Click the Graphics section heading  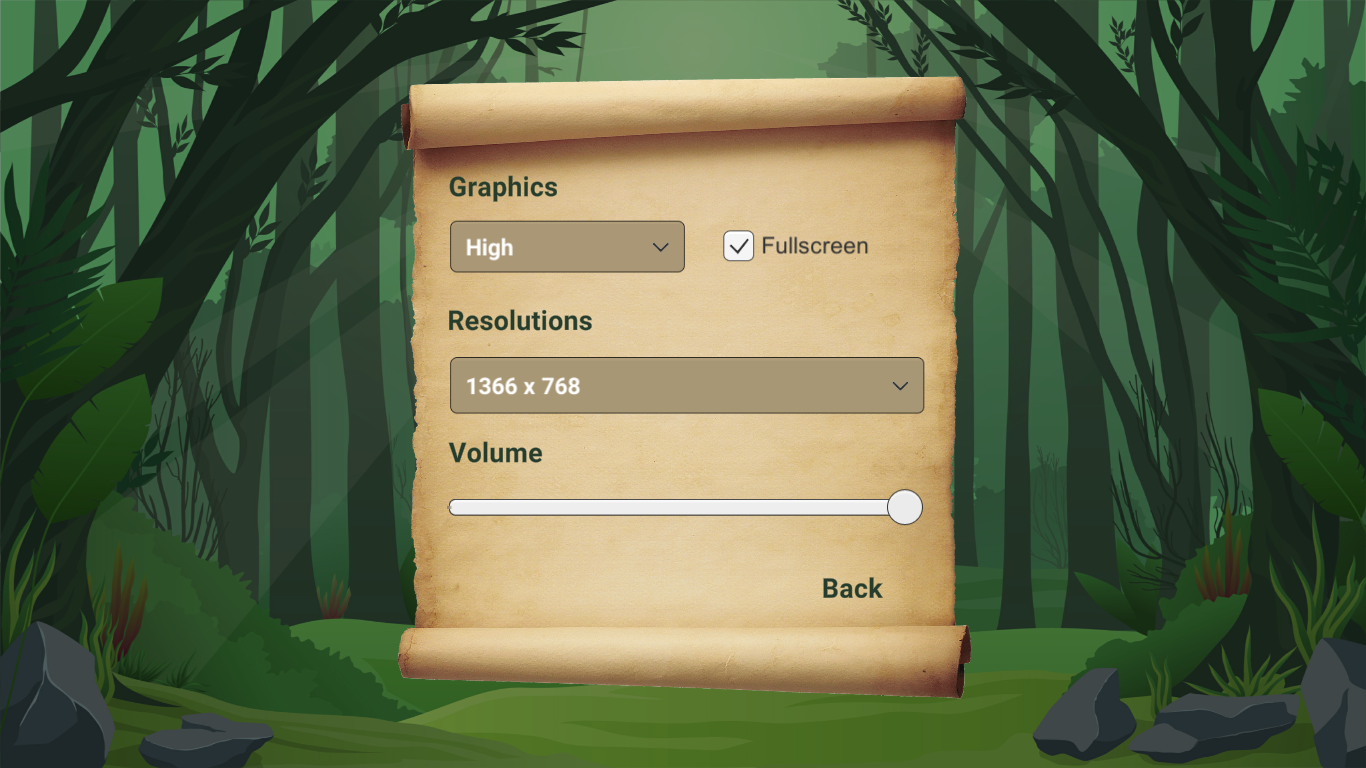[x=504, y=188]
